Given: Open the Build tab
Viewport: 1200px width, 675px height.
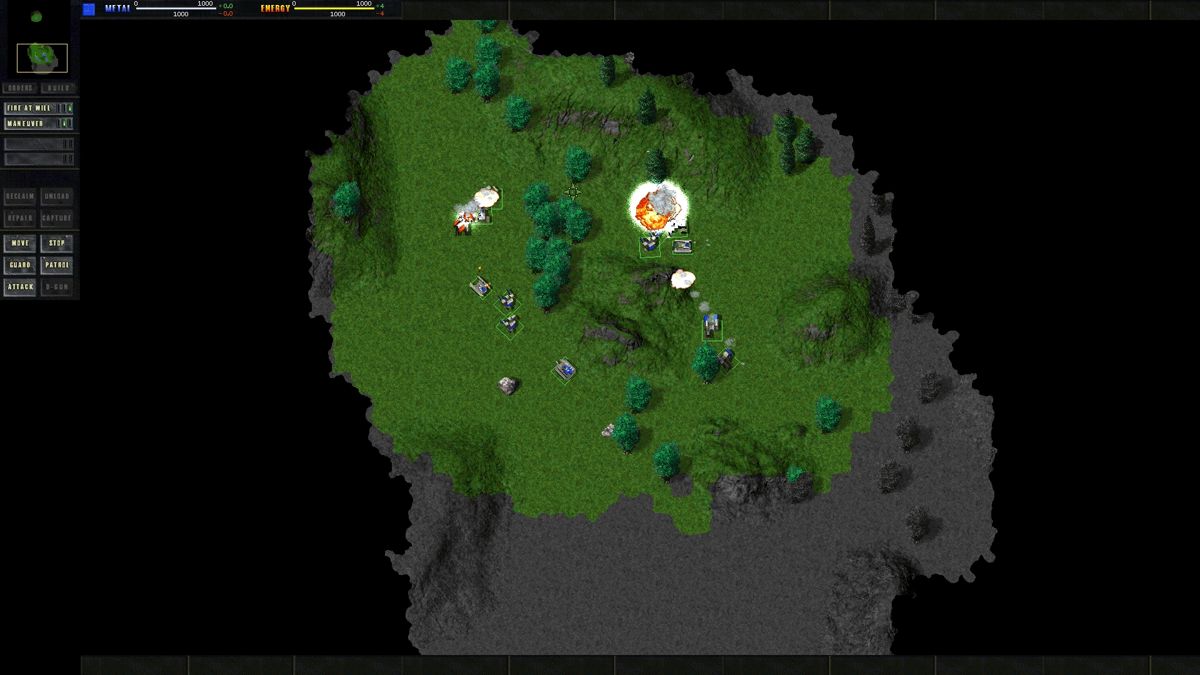Looking at the screenshot, I should point(57,88).
